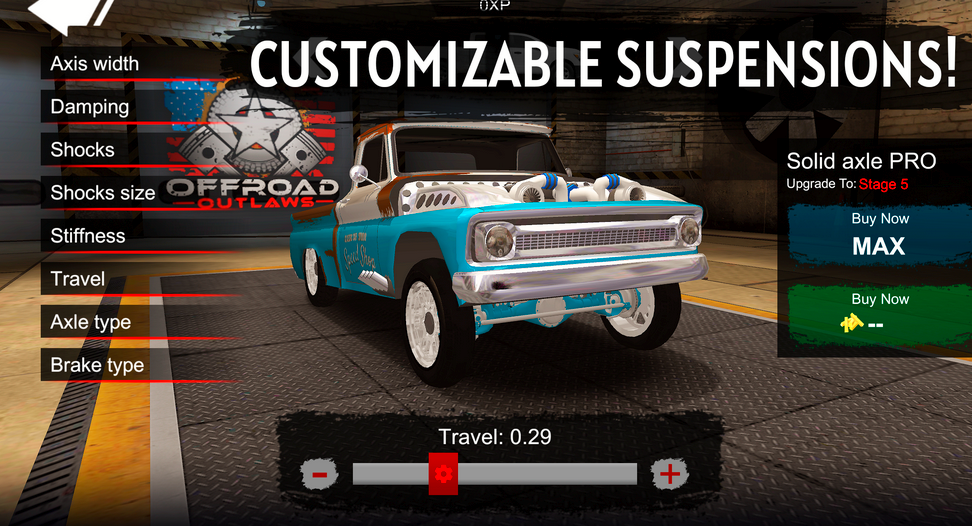Select the Brake type entry
972x526 pixels.
point(98,365)
